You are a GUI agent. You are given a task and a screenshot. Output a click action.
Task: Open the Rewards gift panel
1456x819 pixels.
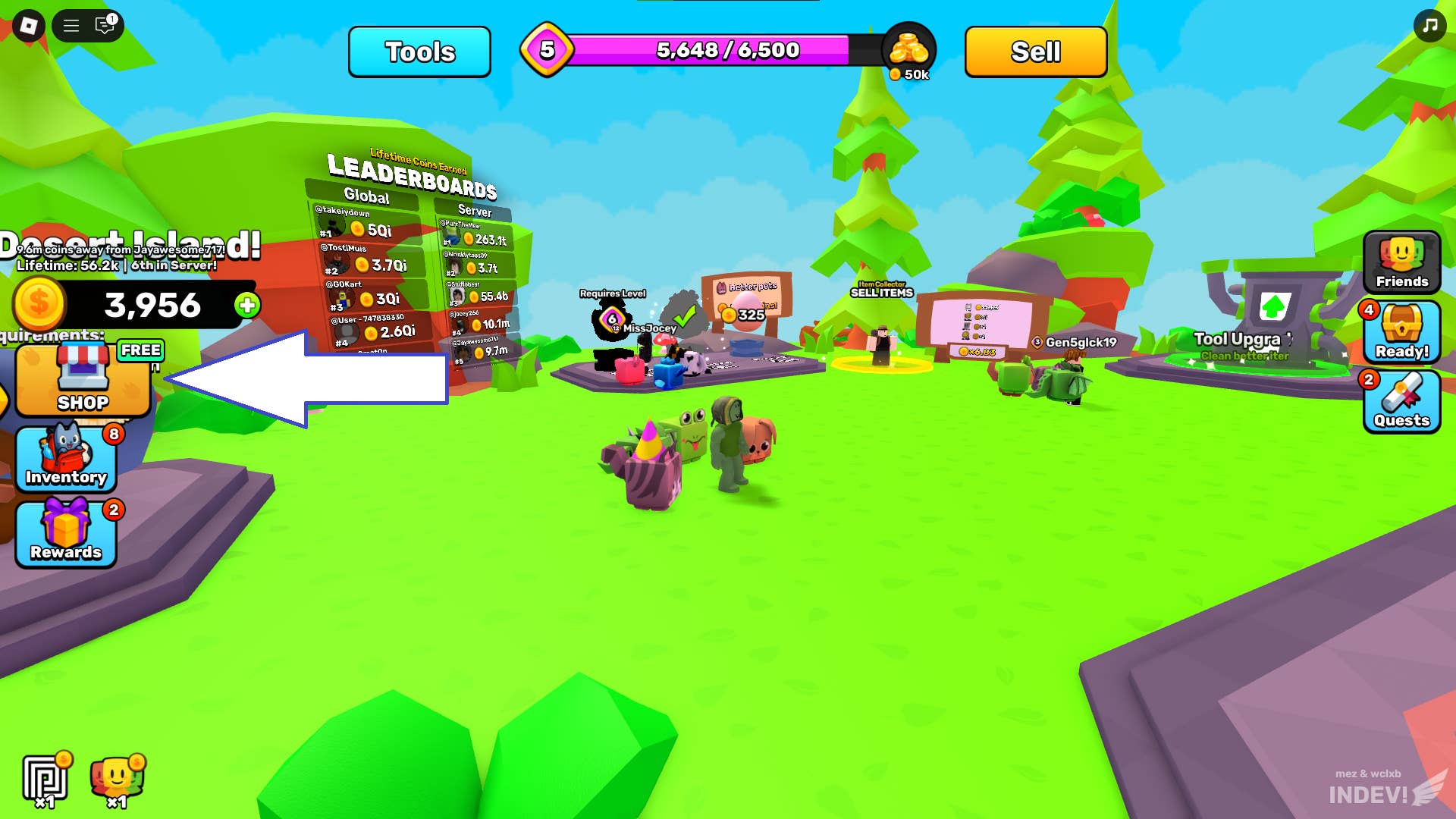pyautogui.click(x=65, y=531)
